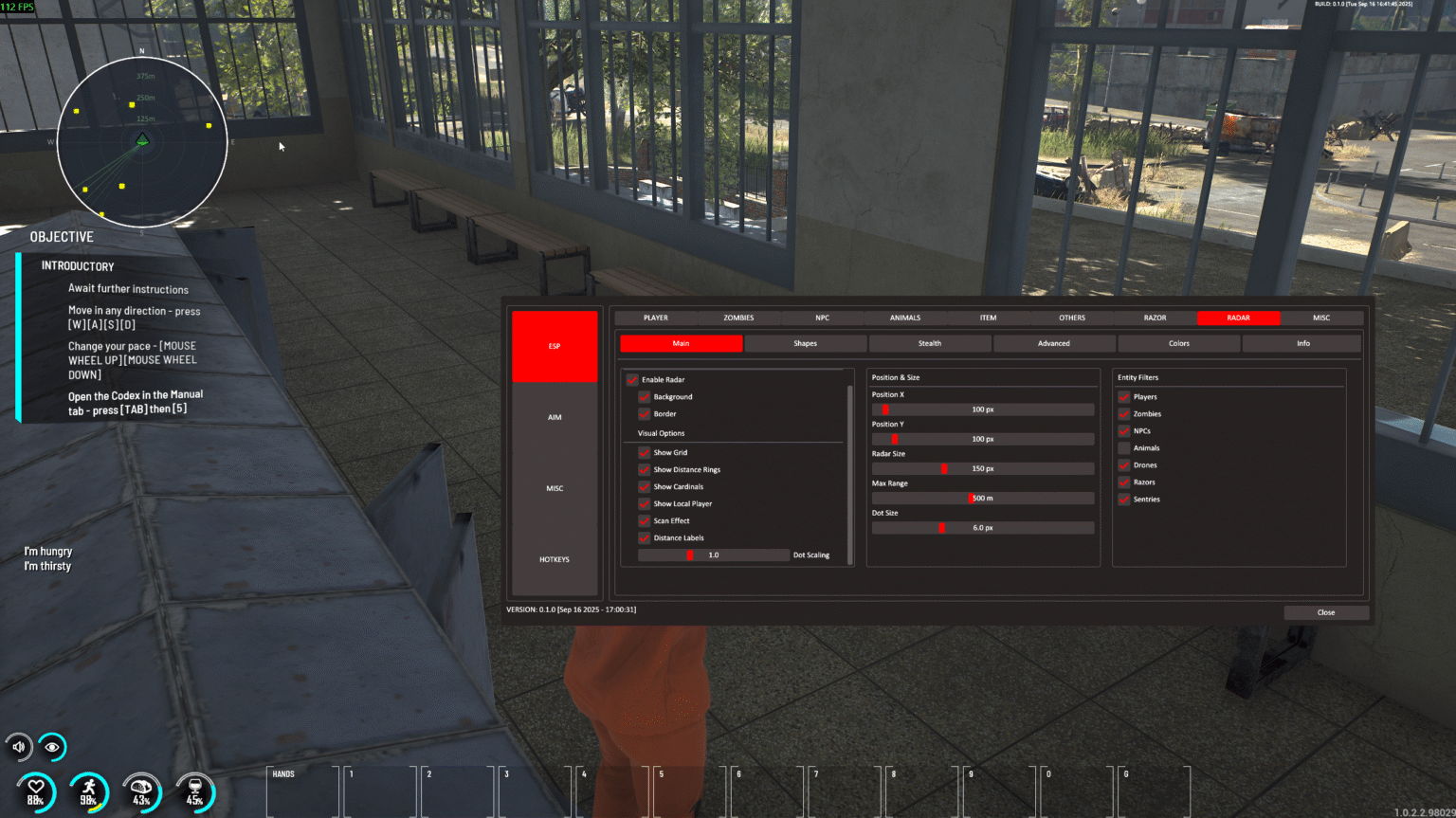
Task: Open the Shapes sub-tab
Action: coord(805,342)
